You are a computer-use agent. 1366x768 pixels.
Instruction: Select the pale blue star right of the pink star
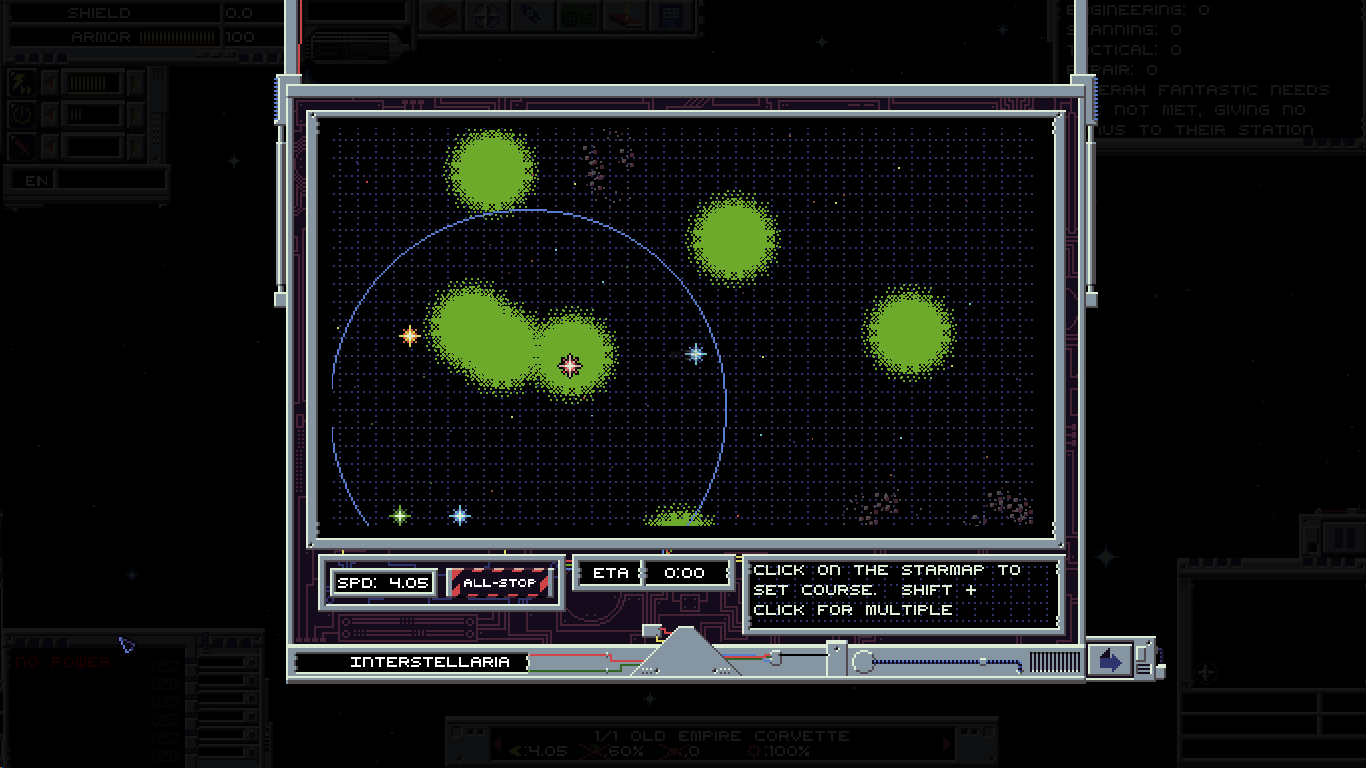coord(696,353)
